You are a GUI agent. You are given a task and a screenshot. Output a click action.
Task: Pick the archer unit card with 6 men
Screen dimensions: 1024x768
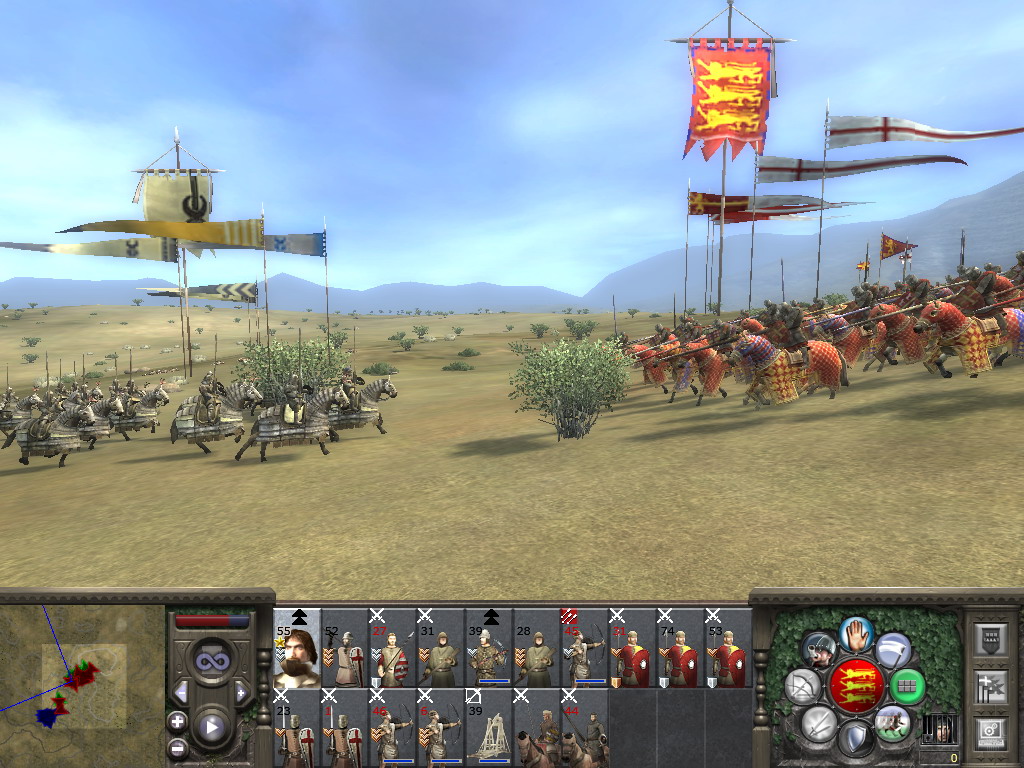point(441,728)
